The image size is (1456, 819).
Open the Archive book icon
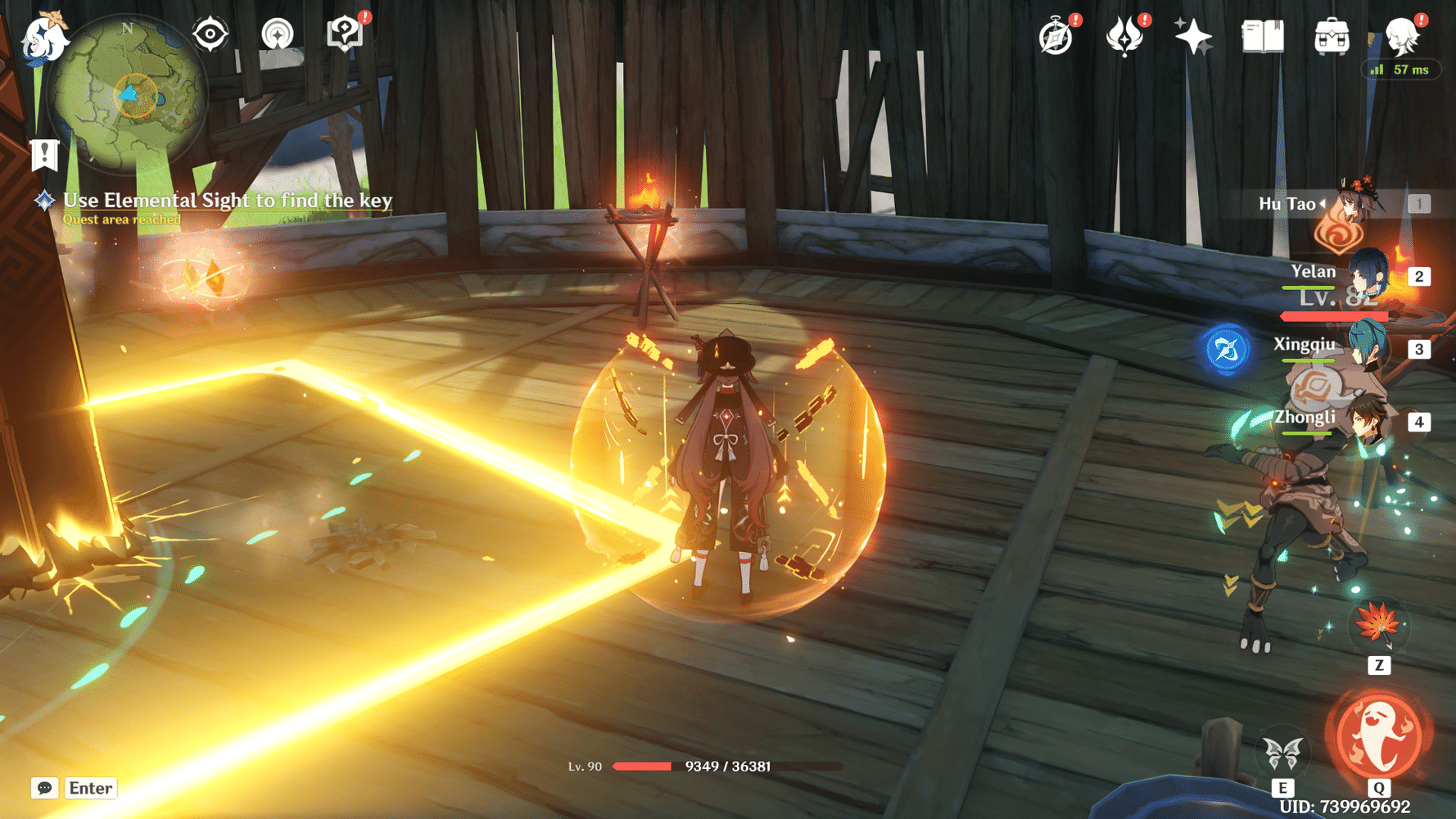click(x=1262, y=37)
